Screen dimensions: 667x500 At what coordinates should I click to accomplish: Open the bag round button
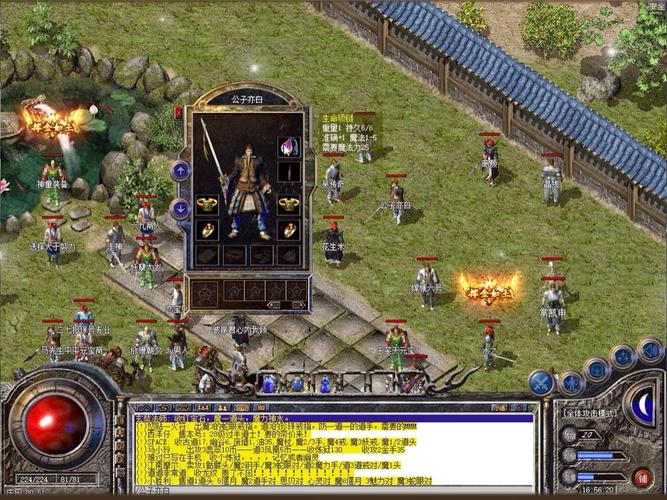click(x=598, y=368)
